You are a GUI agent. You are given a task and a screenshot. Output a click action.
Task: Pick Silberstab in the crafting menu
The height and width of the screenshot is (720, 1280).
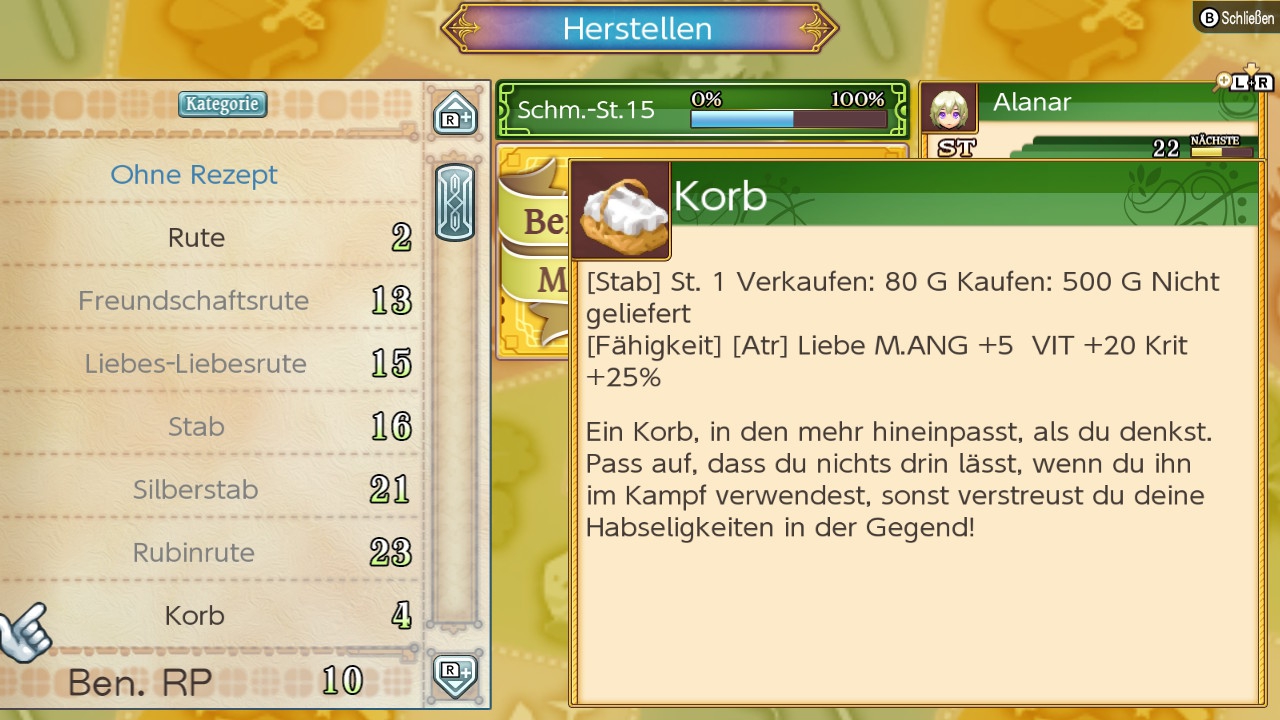pyautogui.click(x=197, y=489)
